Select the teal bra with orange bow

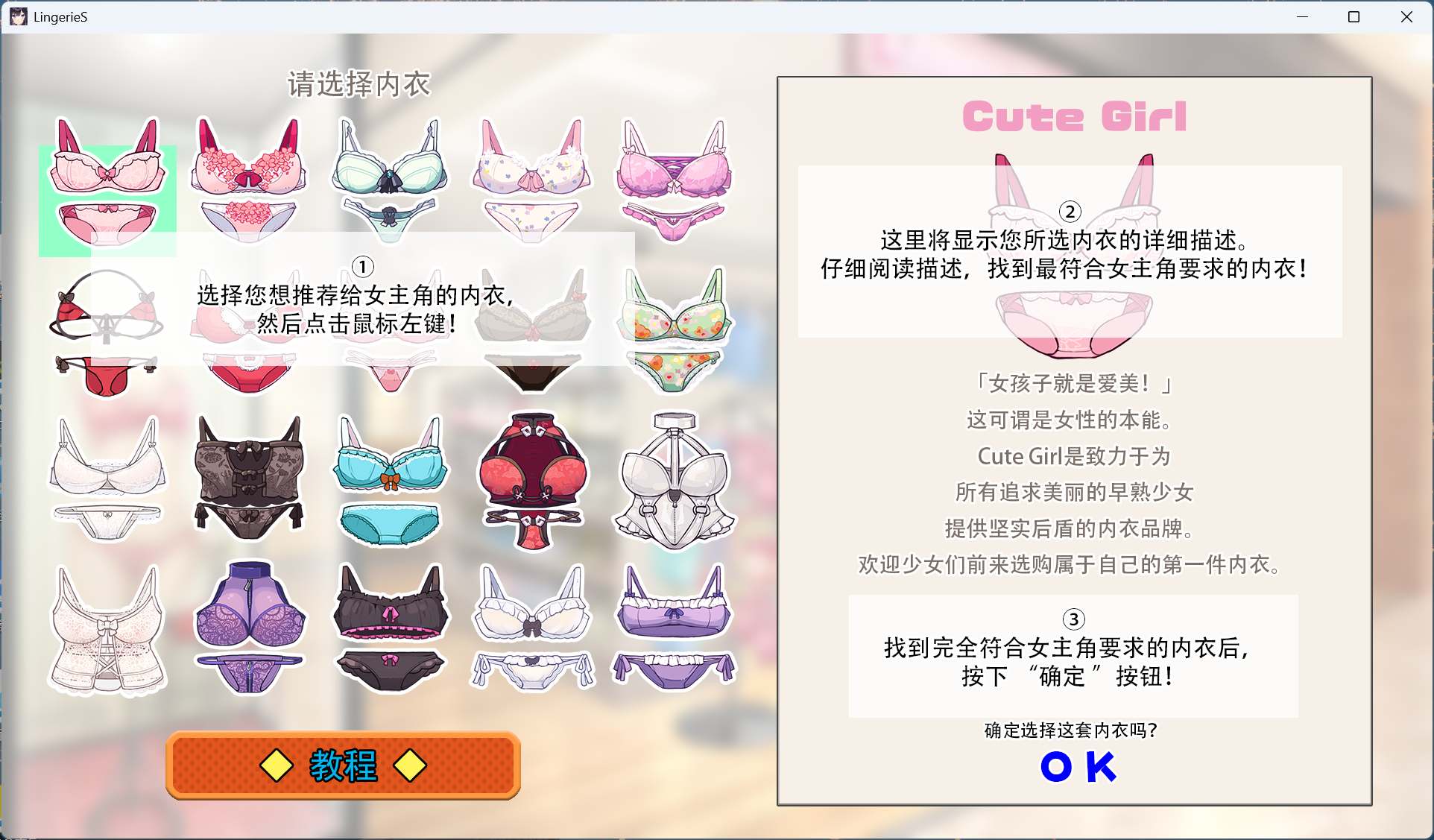click(390, 477)
